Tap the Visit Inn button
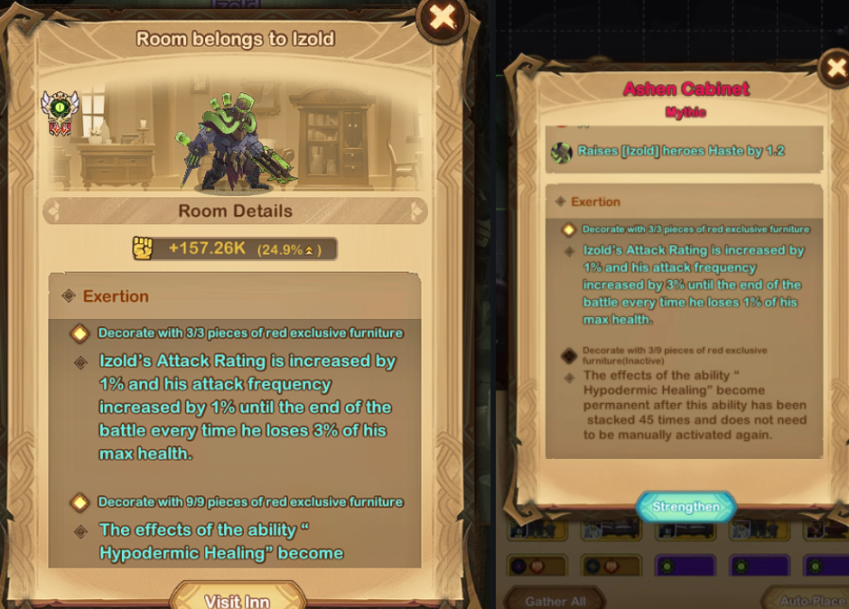Viewport: 849px width, 609px height. tap(236, 598)
